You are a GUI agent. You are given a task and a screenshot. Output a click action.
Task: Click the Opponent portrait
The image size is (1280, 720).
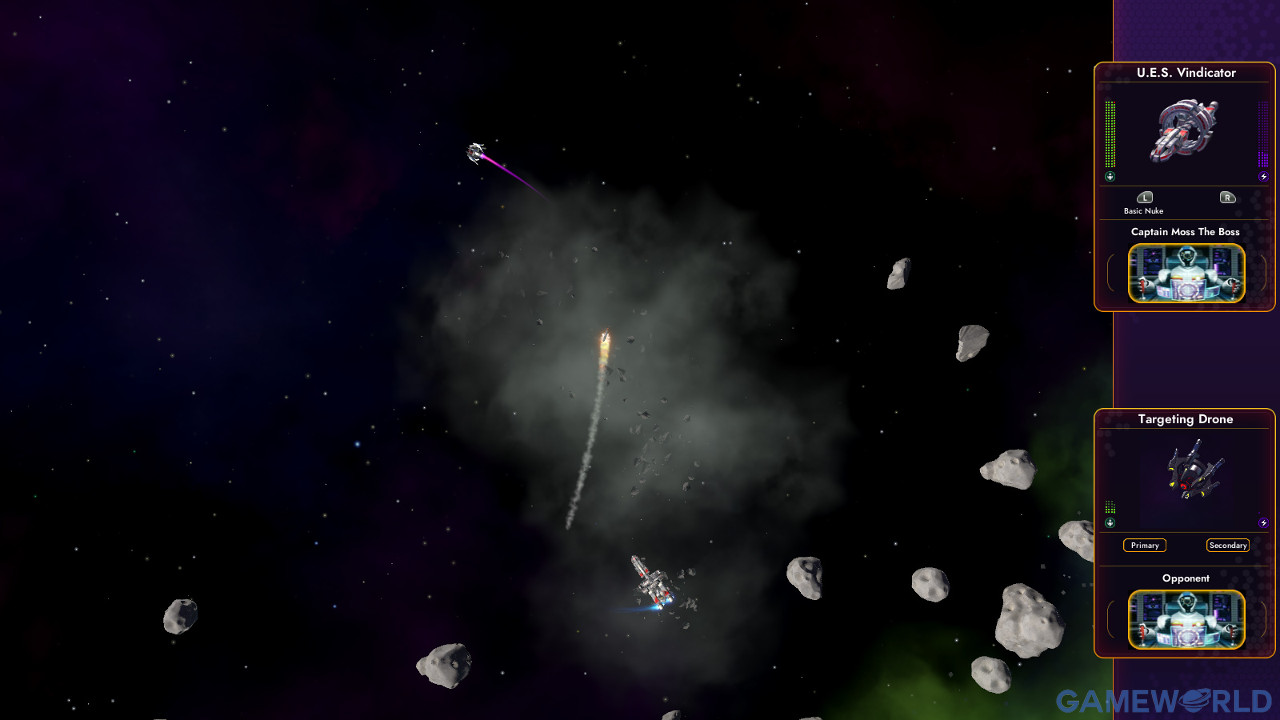point(1186,620)
